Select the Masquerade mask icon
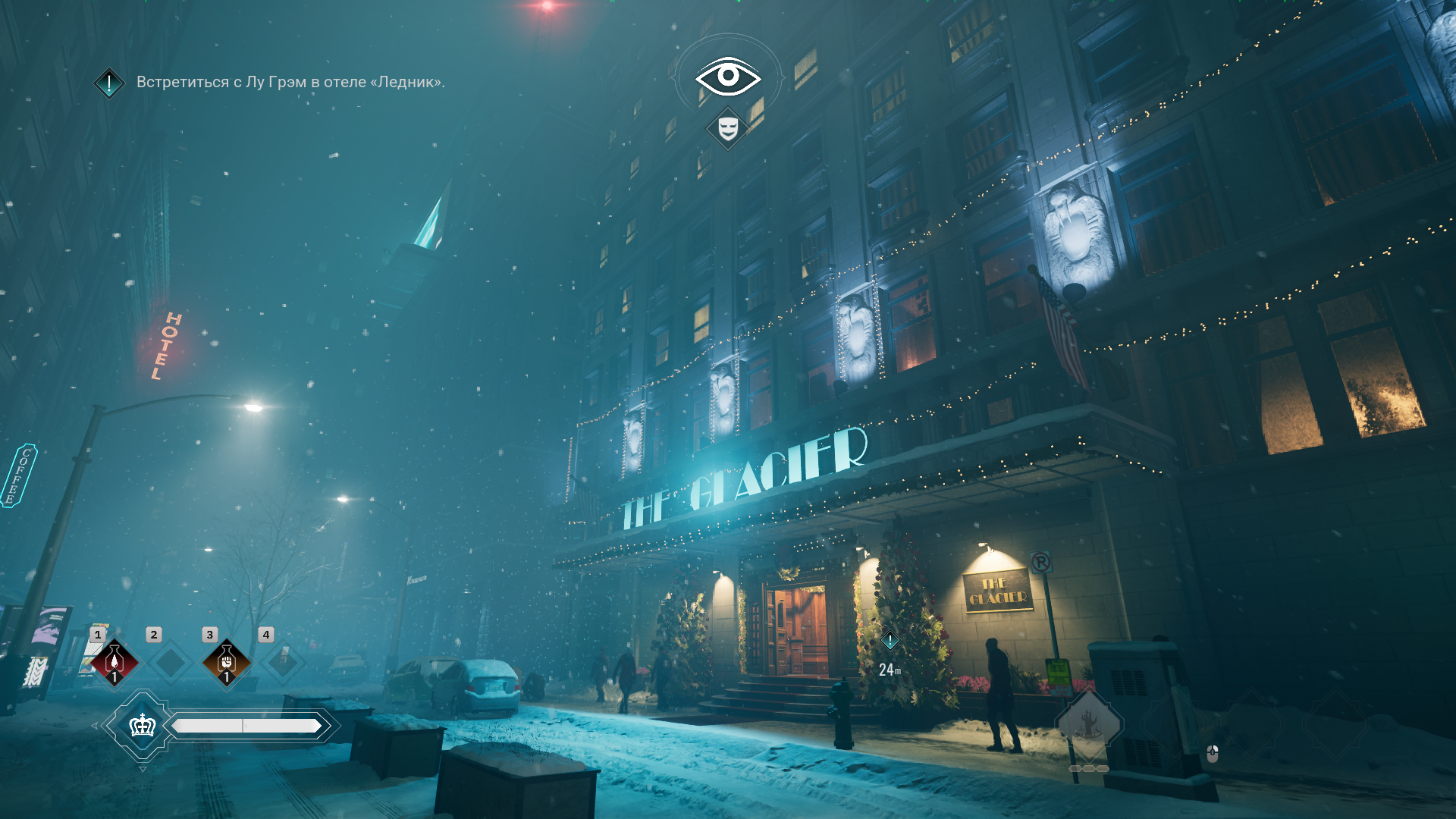 click(728, 129)
